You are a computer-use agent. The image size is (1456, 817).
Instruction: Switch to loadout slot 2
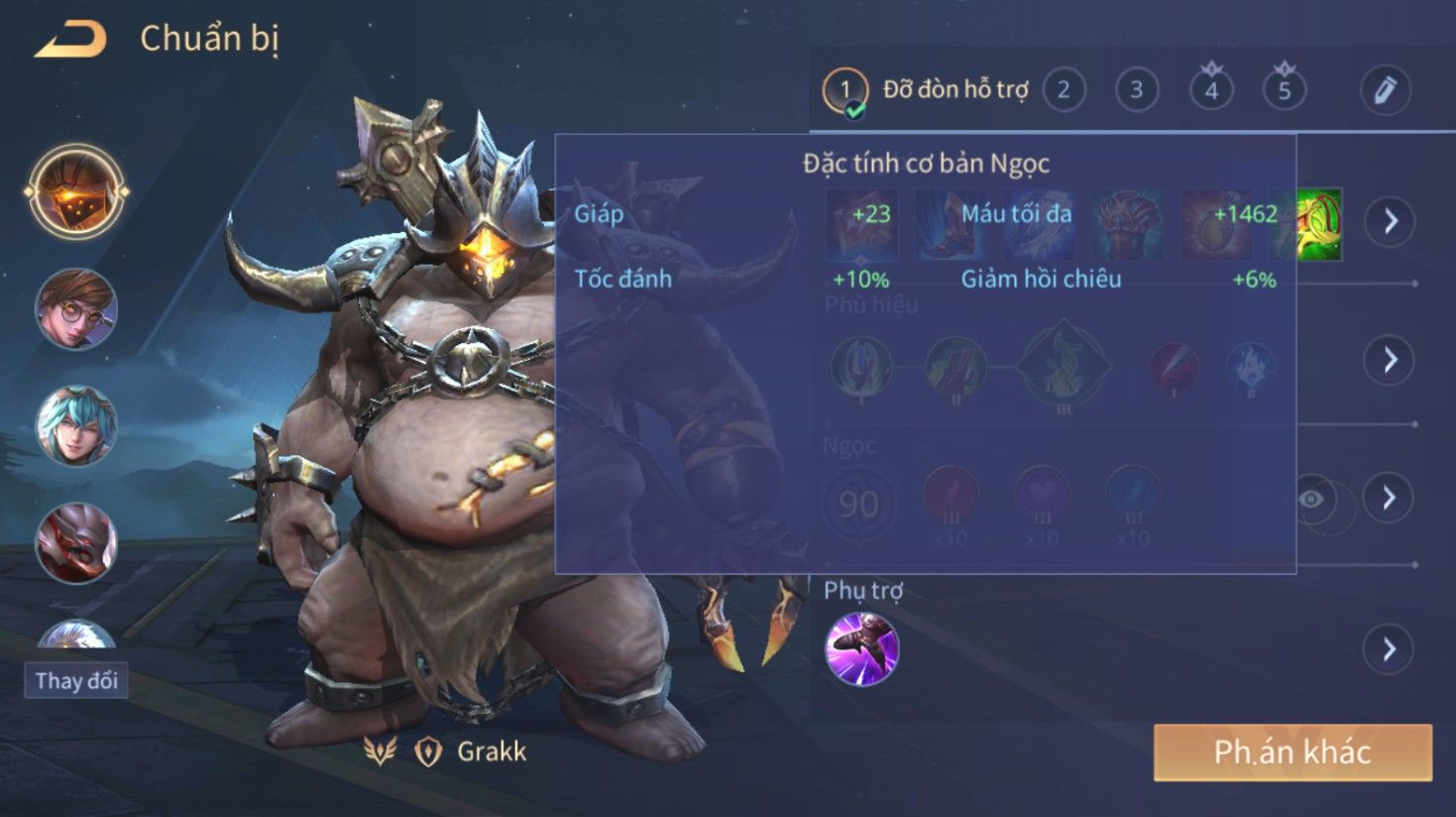coord(1064,90)
